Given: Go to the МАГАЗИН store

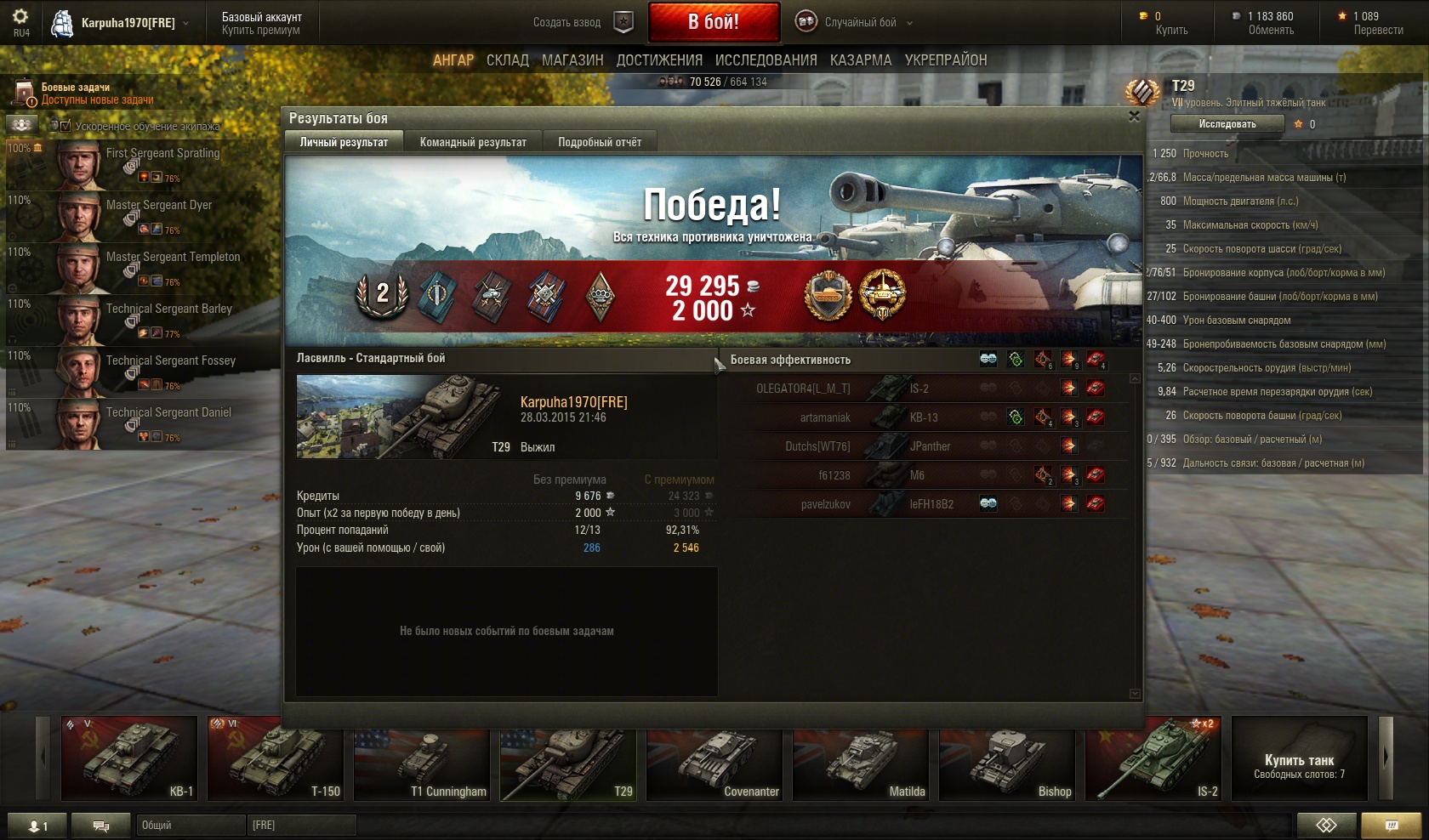Looking at the screenshot, I should (x=572, y=60).
